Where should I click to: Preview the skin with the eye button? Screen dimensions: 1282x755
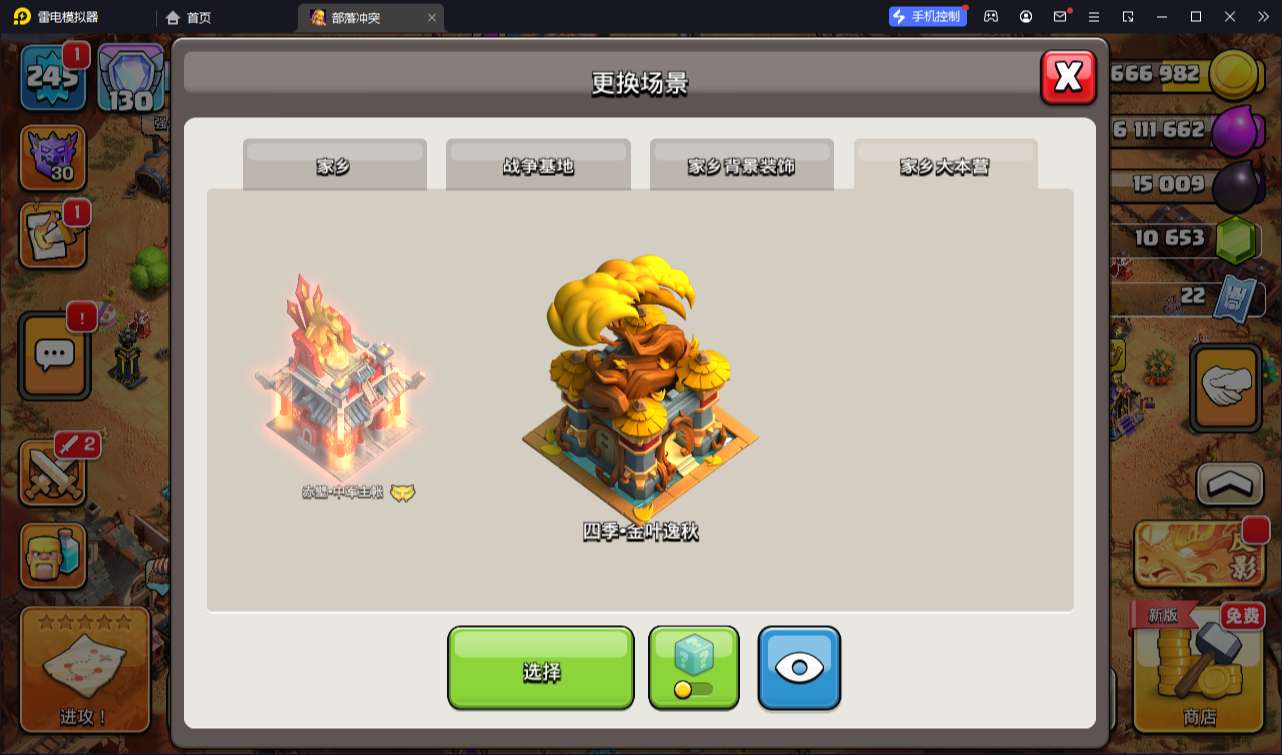(x=799, y=668)
